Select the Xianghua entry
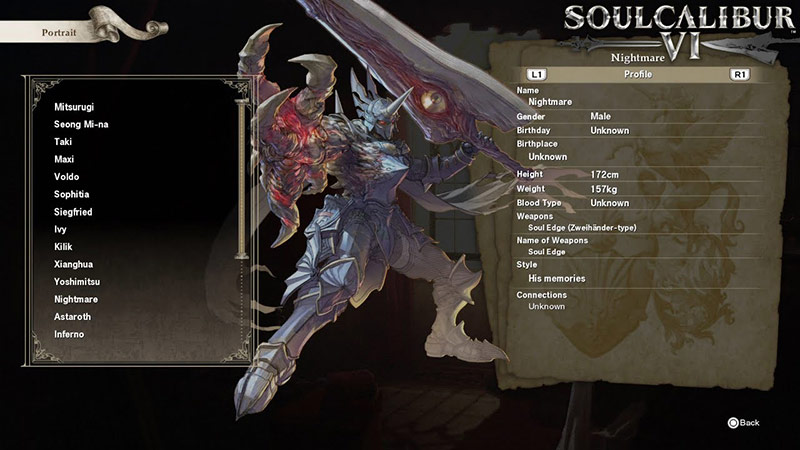The width and height of the screenshot is (800, 450). 73,264
